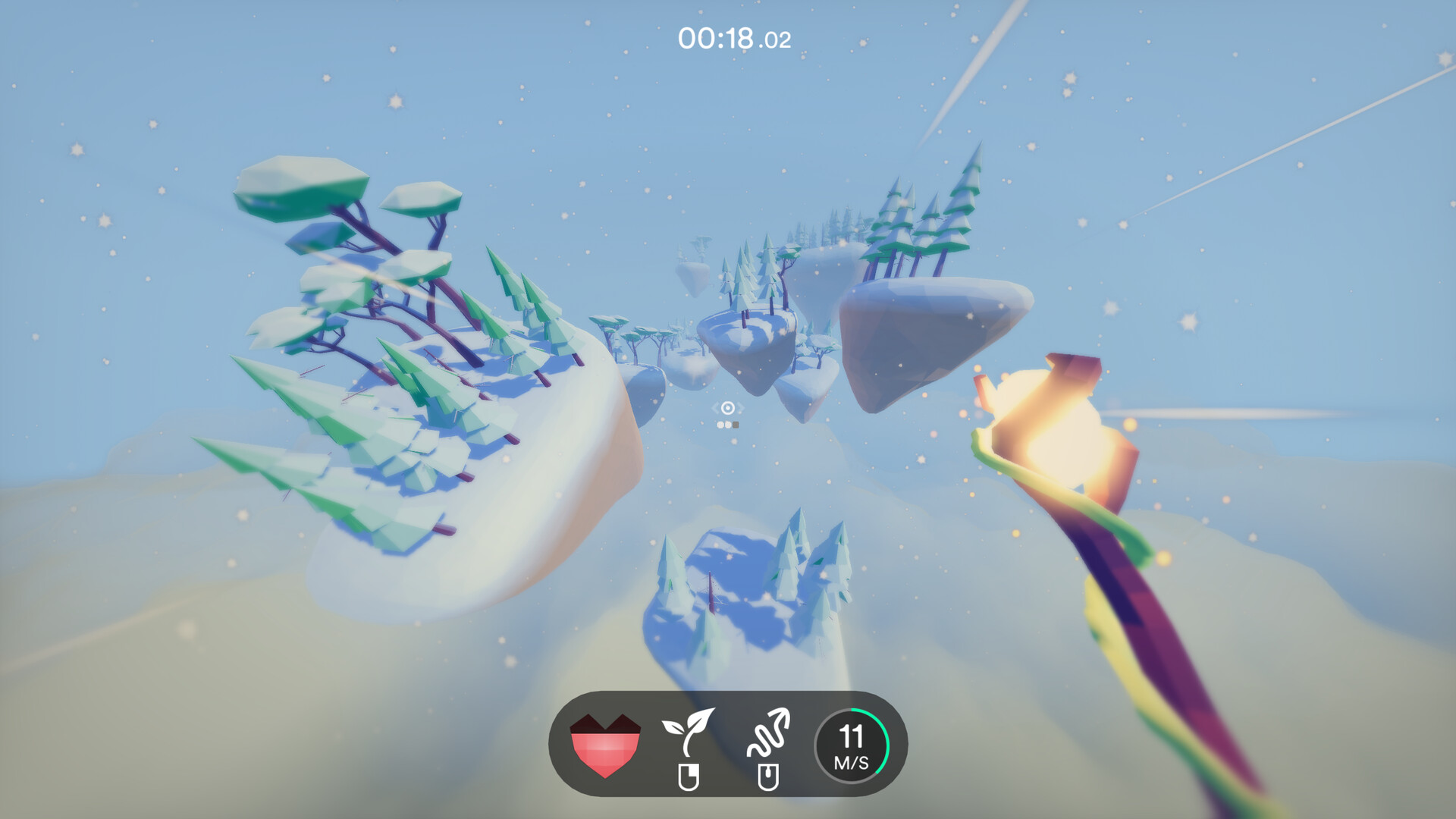1456x819 pixels.
Task: Click the left arrow beside the reticle
Action: (715, 408)
